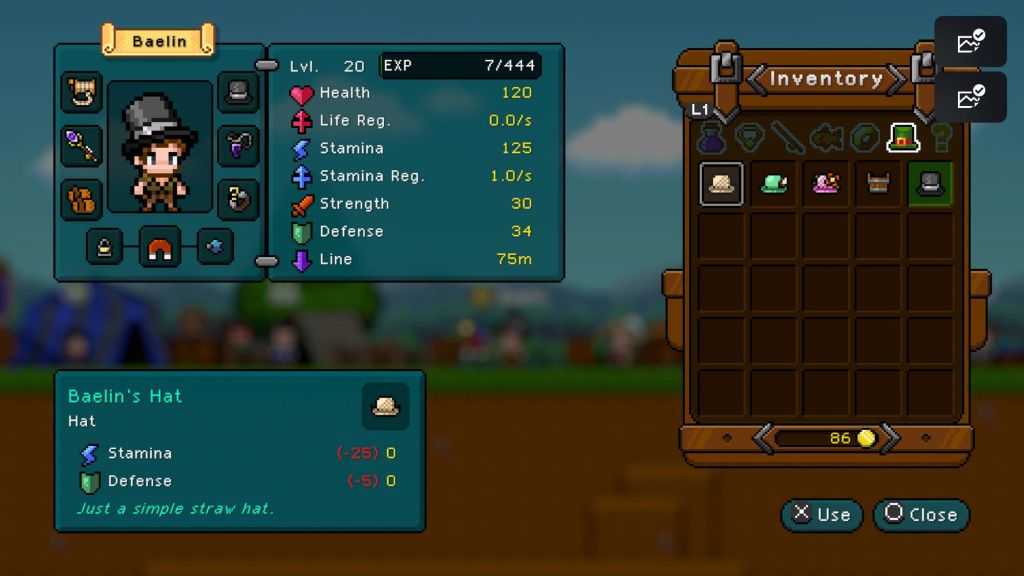Image resolution: width=1024 pixels, height=576 pixels.
Task: Select the red magnet equipment slot
Action: coord(160,247)
